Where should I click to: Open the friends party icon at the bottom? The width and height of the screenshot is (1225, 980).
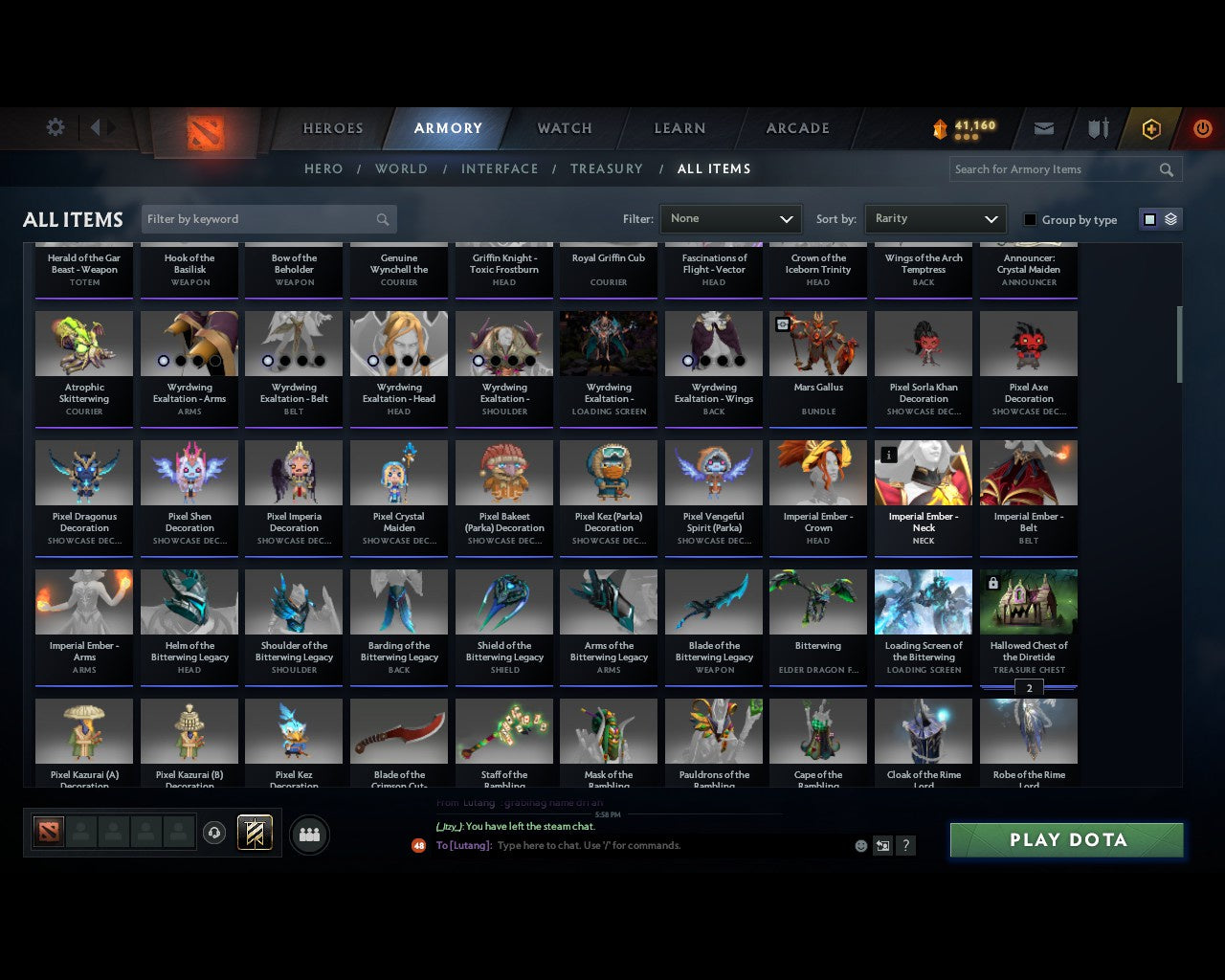pos(308,833)
